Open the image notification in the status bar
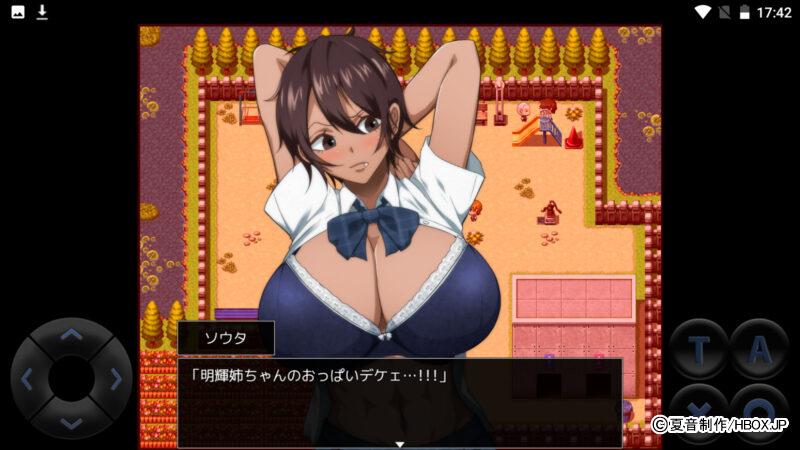 [18, 12]
